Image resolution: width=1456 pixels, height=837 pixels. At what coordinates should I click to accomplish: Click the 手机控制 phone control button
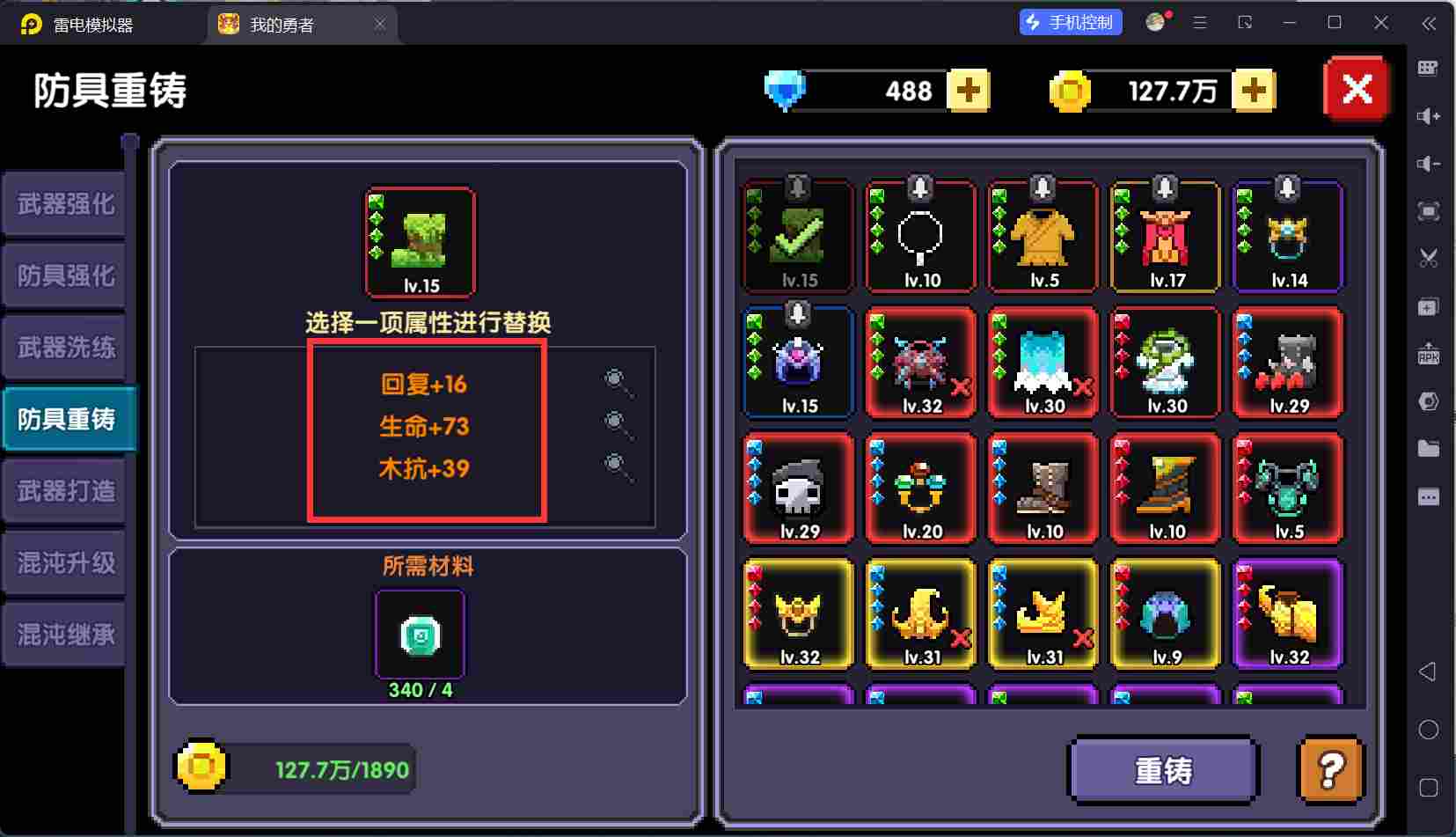1072,23
